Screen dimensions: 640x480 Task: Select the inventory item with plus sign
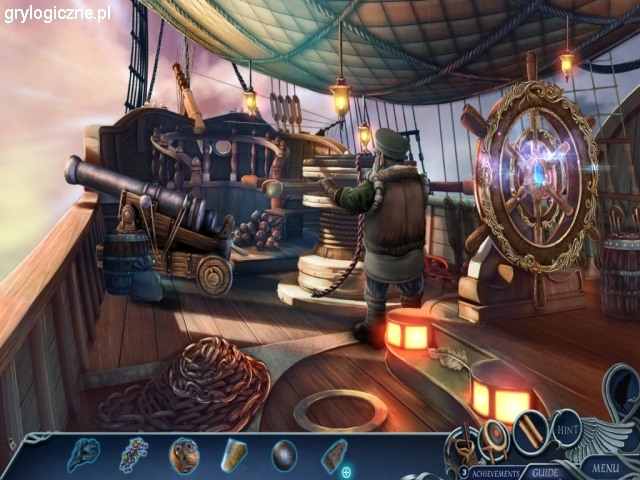pos(335,457)
